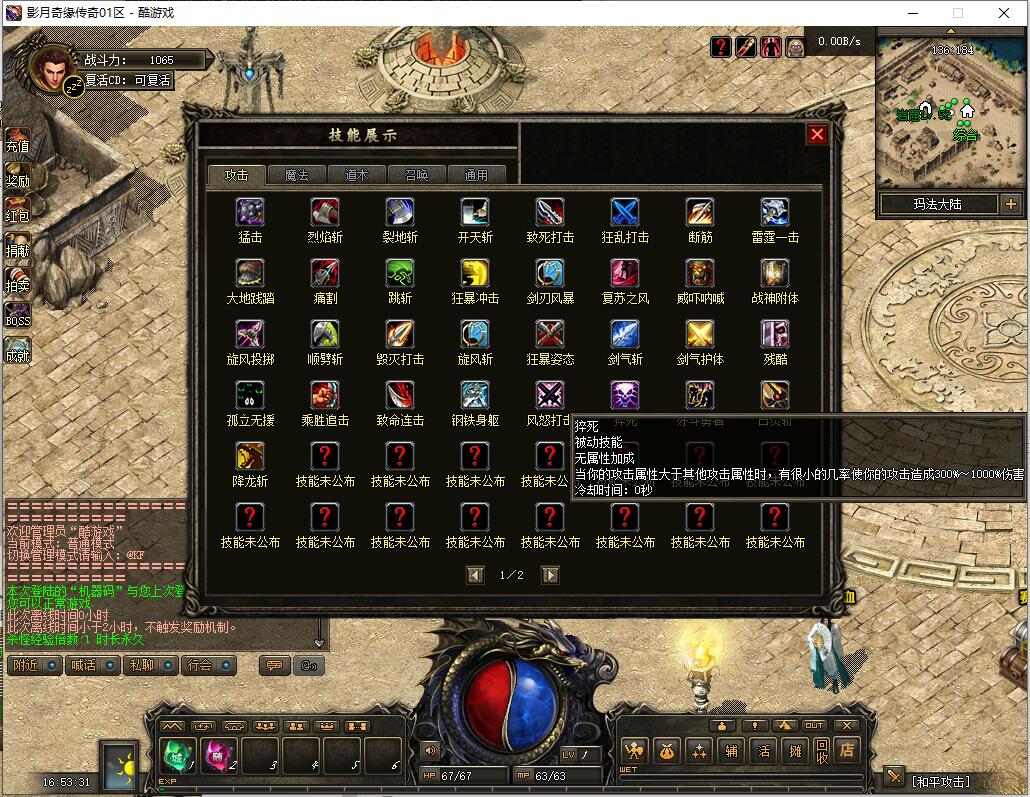Close the skill showcase window

pos(817,135)
